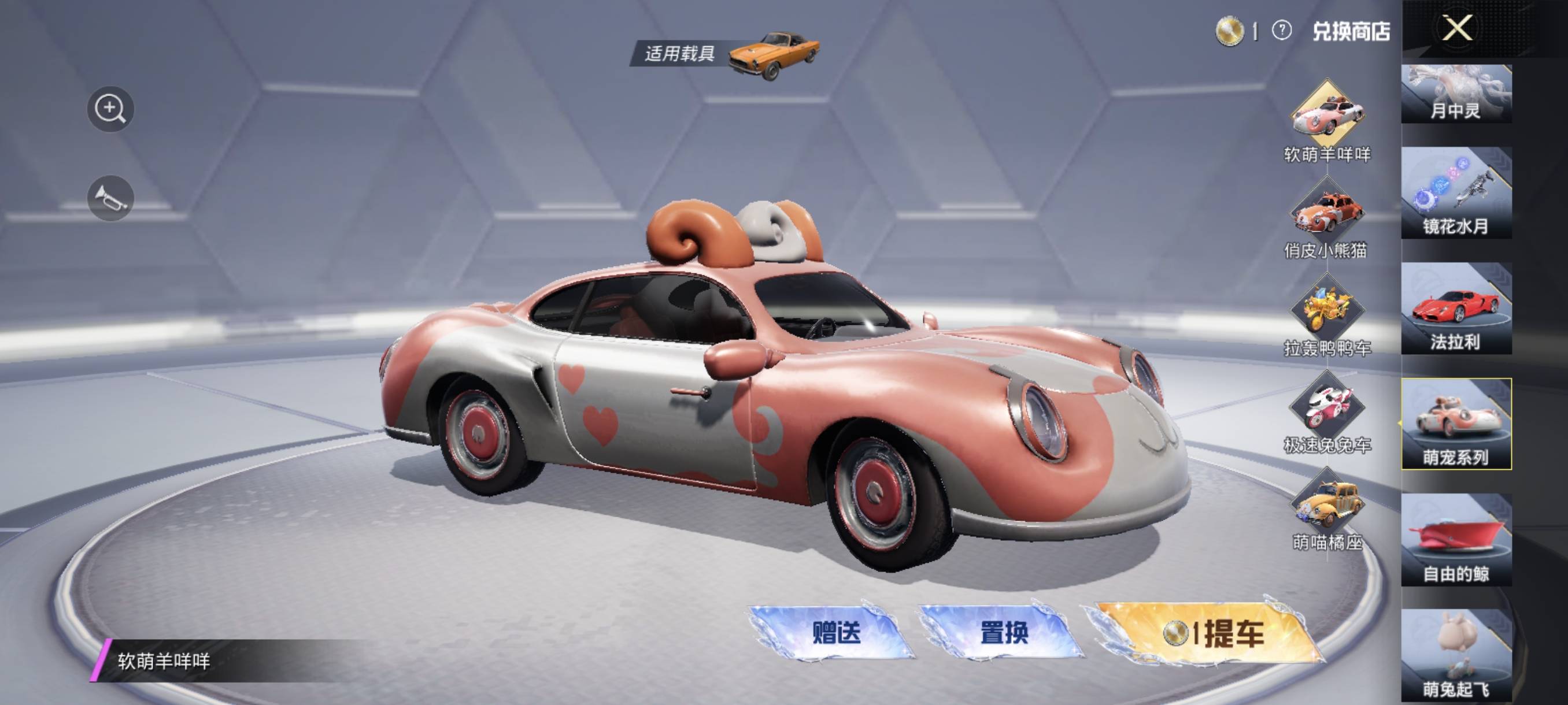Gift the skin with 赠送 button
The width and height of the screenshot is (1568, 705).
835,633
